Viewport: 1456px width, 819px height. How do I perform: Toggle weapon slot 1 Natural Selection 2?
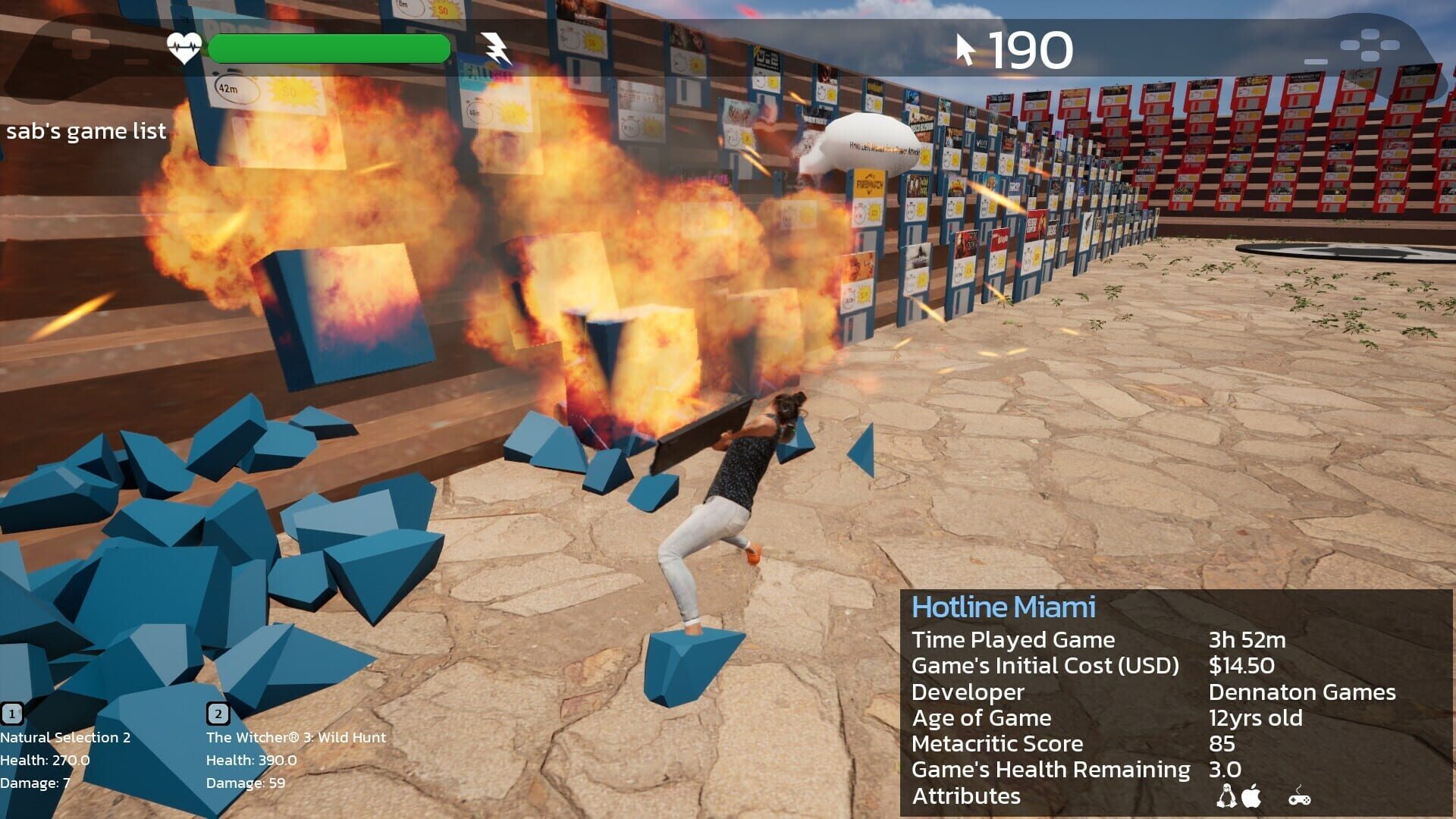tap(11, 714)
